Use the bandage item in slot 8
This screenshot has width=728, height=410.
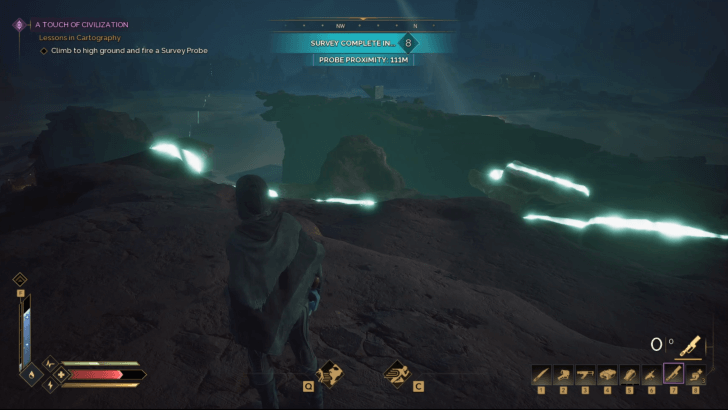pos(695,373)
